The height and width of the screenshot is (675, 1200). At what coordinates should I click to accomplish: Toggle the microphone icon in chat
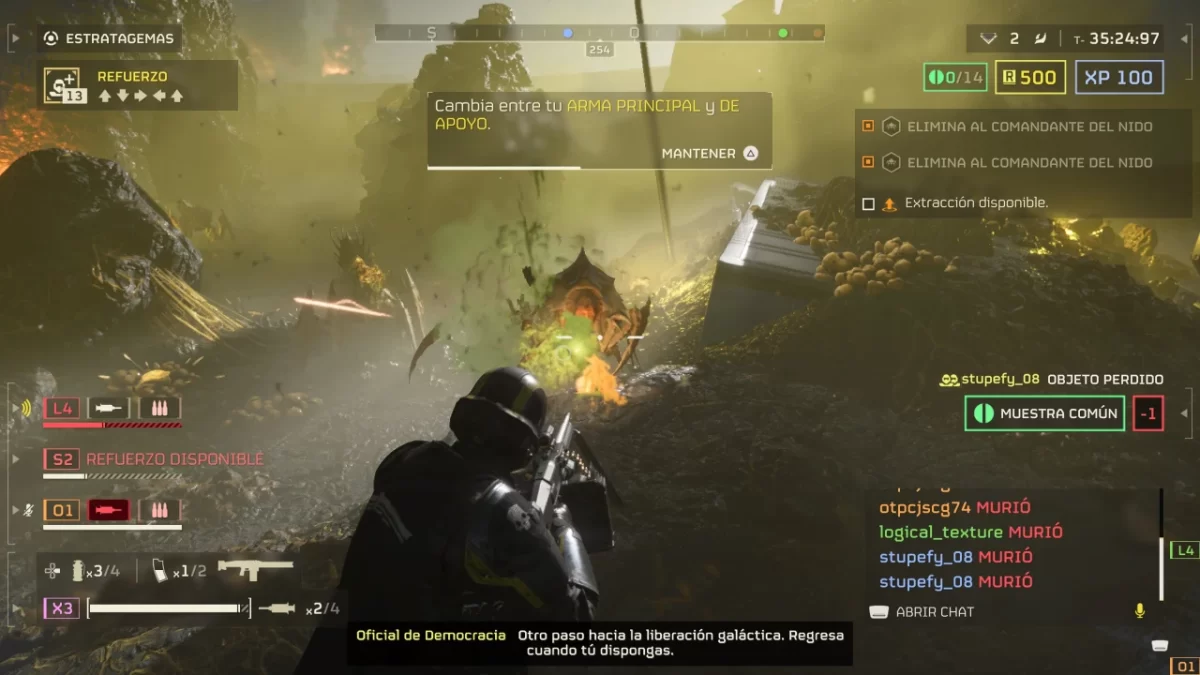(1138, 611)
